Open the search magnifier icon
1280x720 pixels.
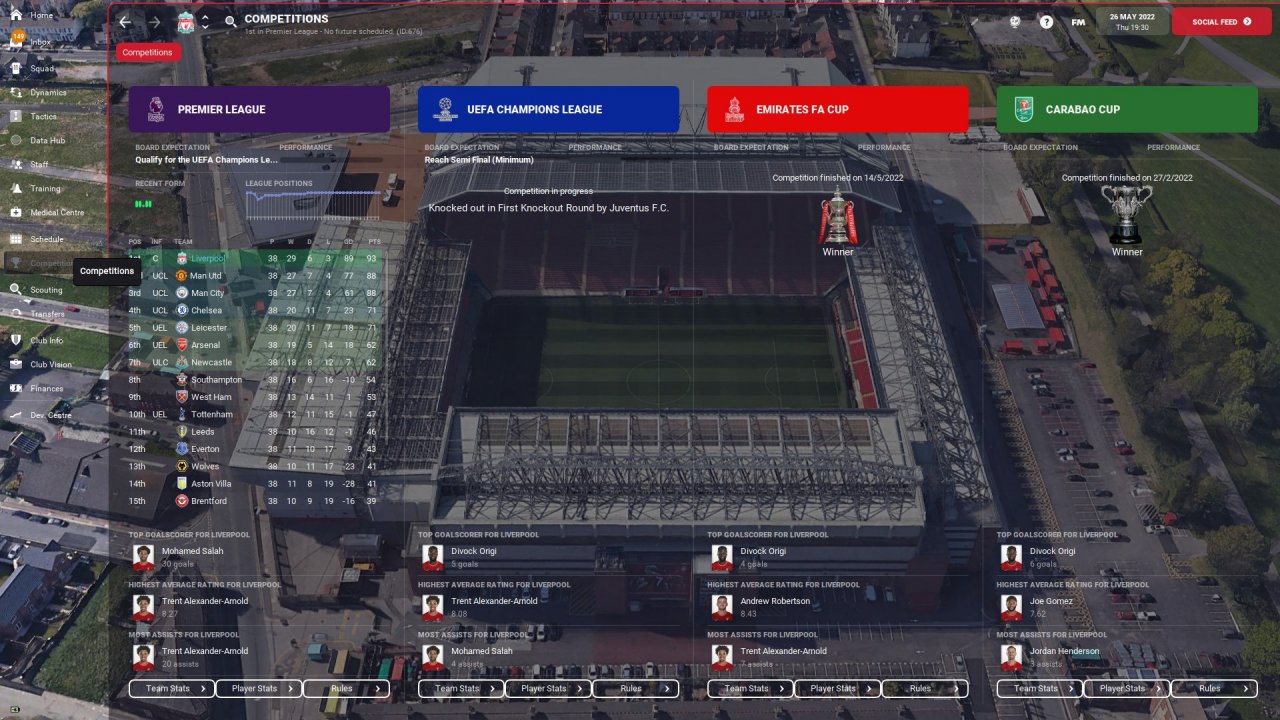[x=231, y=21]
